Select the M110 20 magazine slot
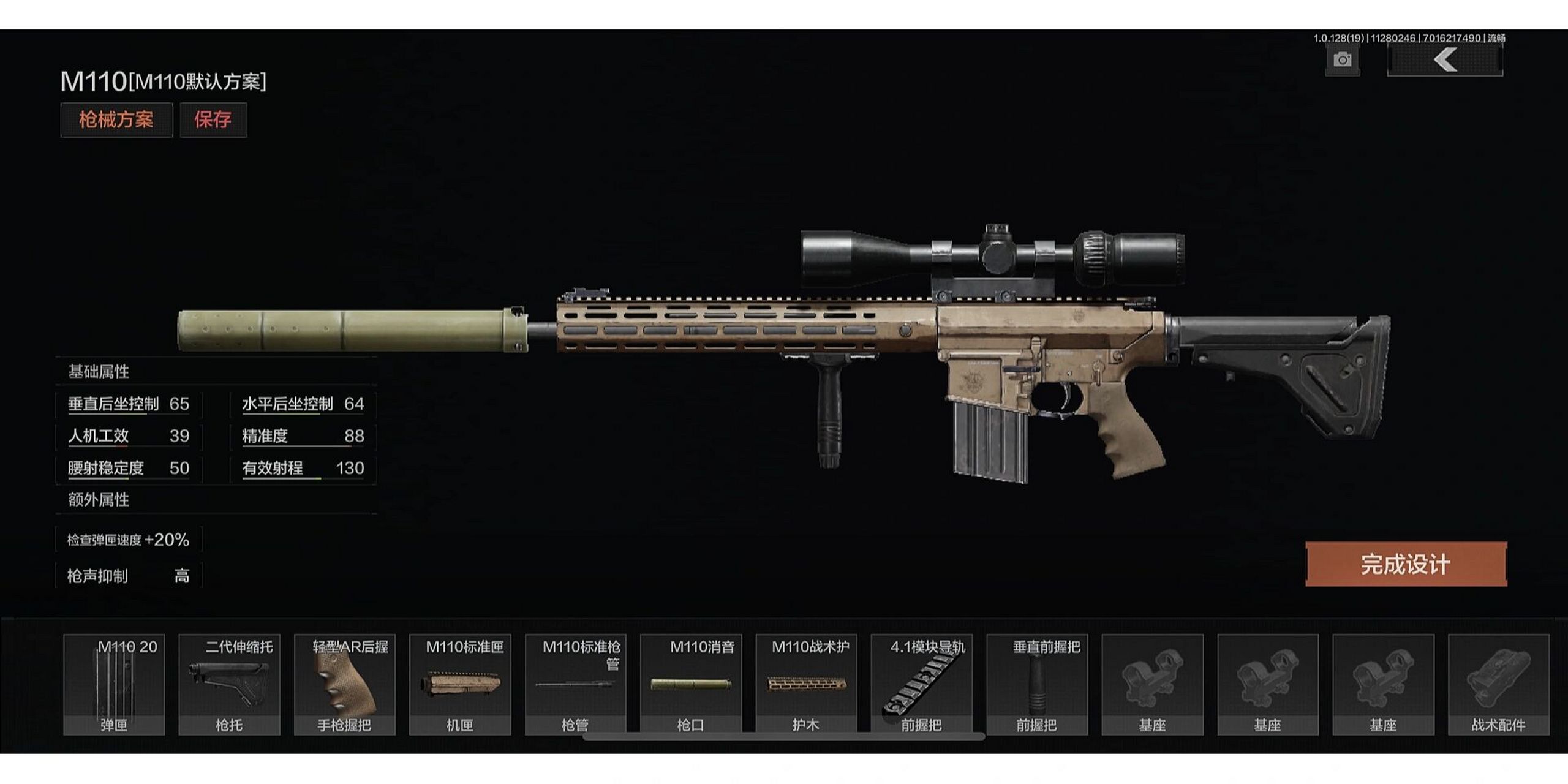 coord(114,684)
